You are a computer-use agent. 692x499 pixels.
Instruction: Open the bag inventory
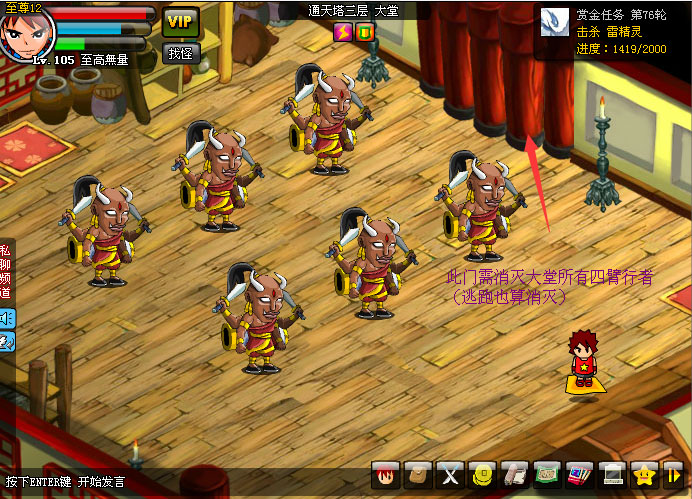tap(418, 473)
